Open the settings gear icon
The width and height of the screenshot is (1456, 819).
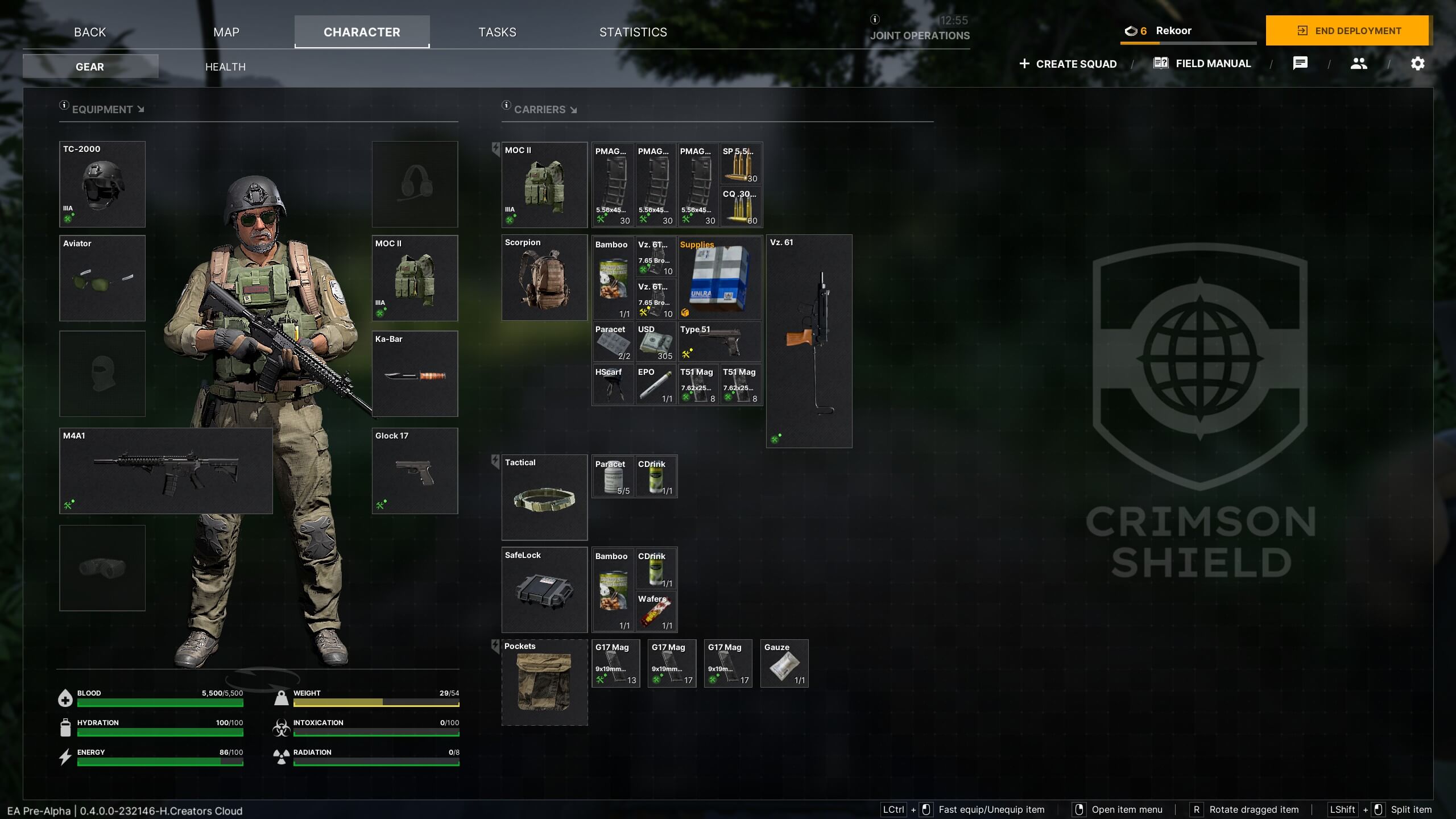coord(1417,63)
